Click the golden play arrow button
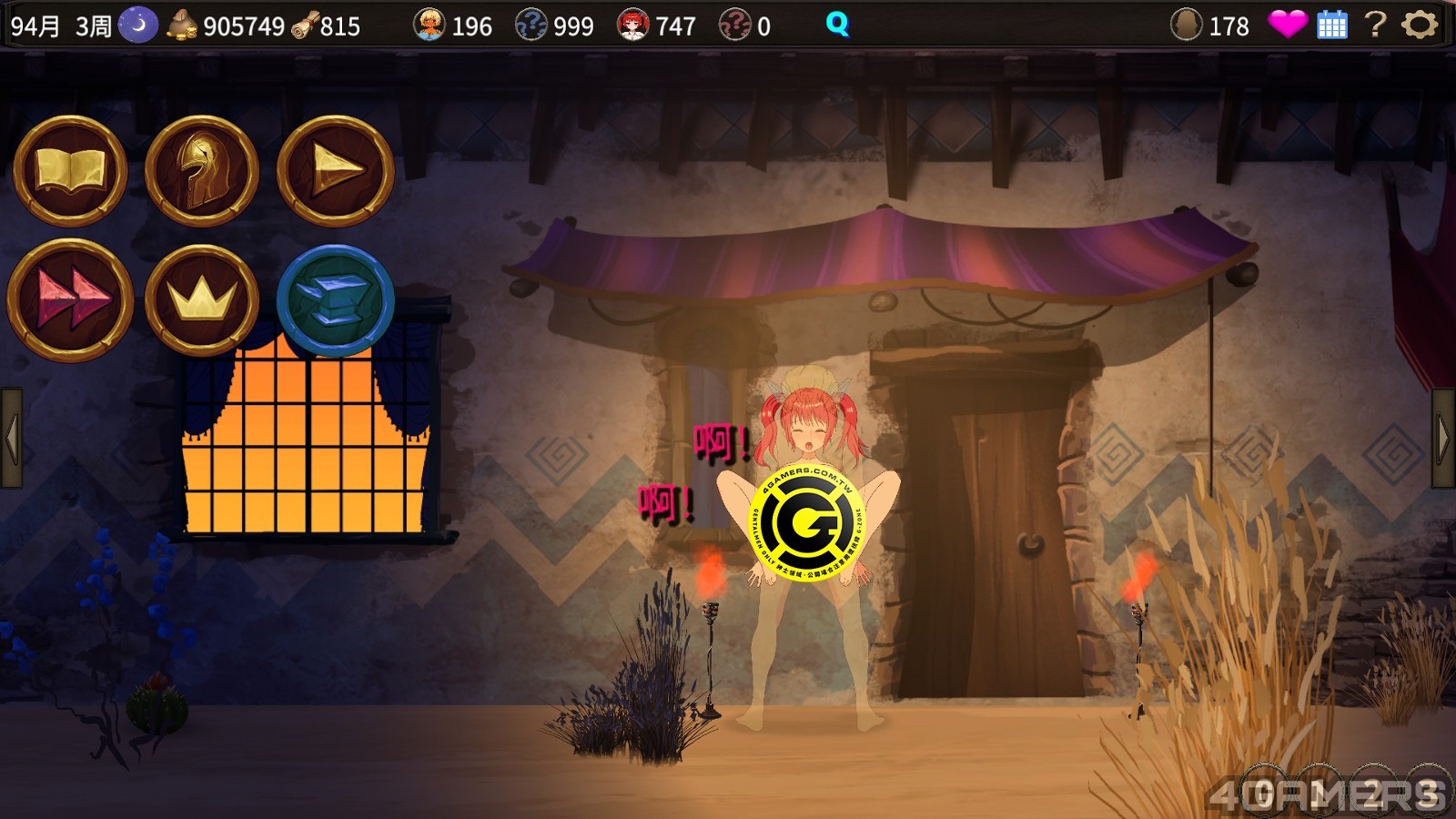The height and width of the screenshot is (819, 1456). (x=335, y=170)
